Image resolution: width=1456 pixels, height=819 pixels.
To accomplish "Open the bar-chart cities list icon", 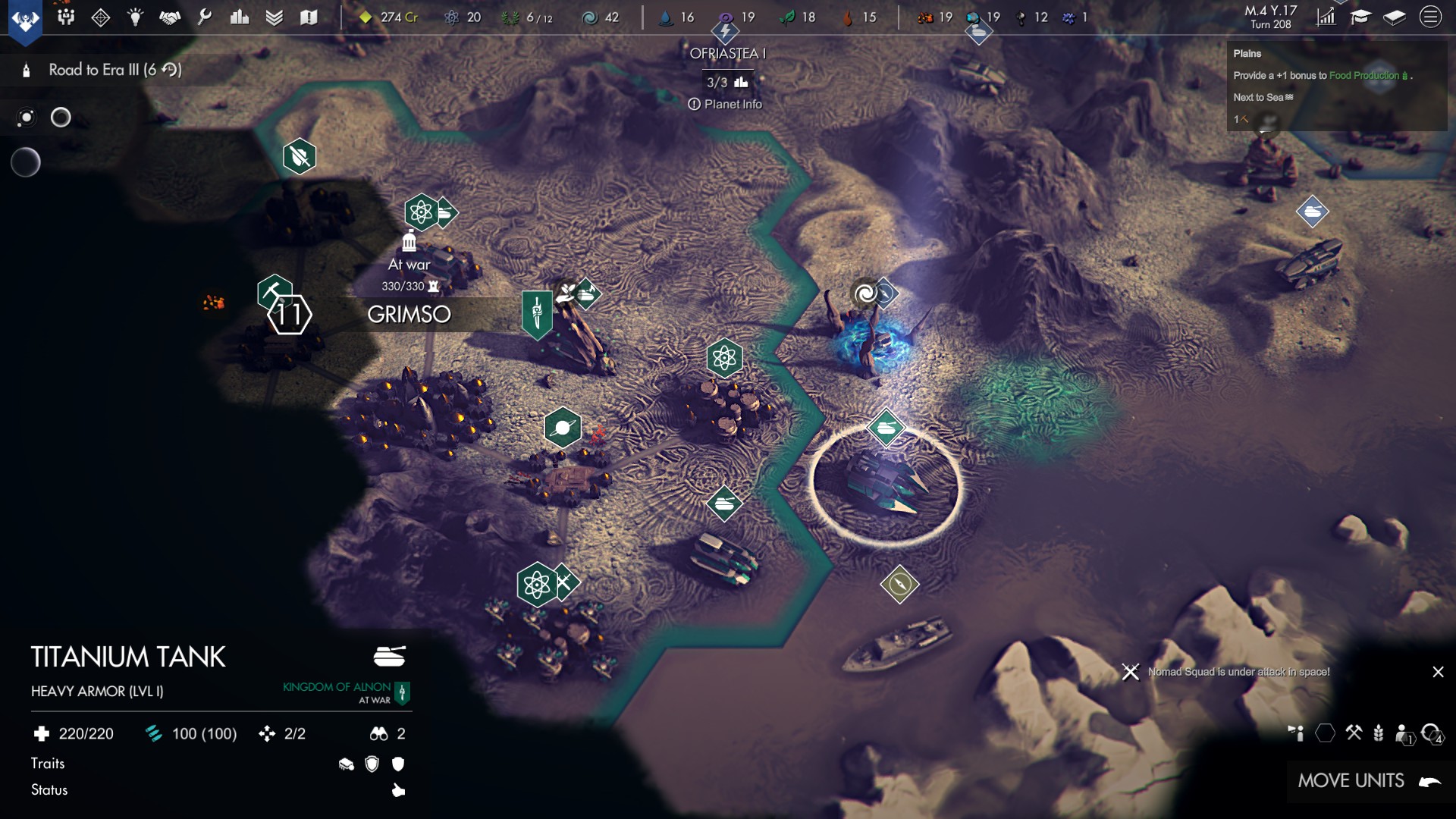I will point(240,17).
